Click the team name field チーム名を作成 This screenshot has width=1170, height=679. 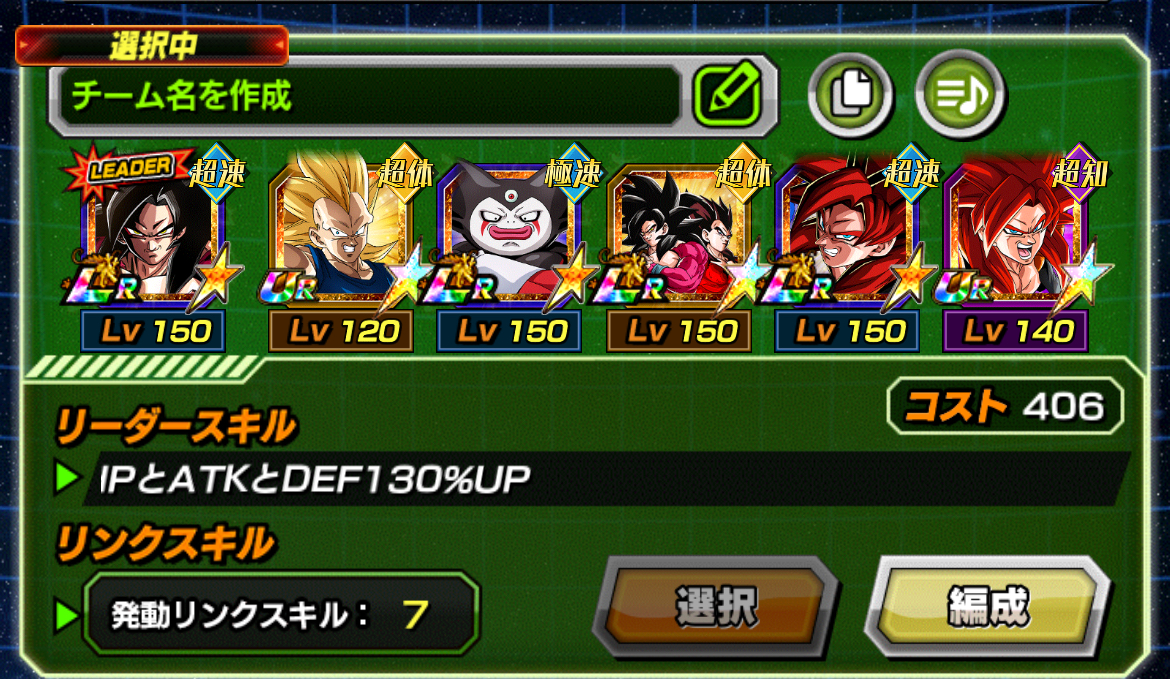coord(370,96)
